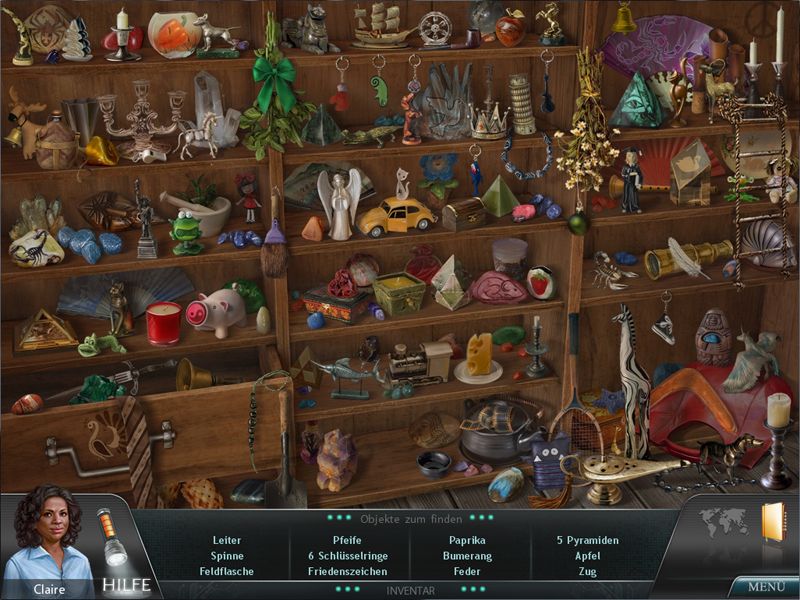The width and height of the screenshot is (800, 600).
Task: Open the INVENTAR panel
Action: [411, 591]
